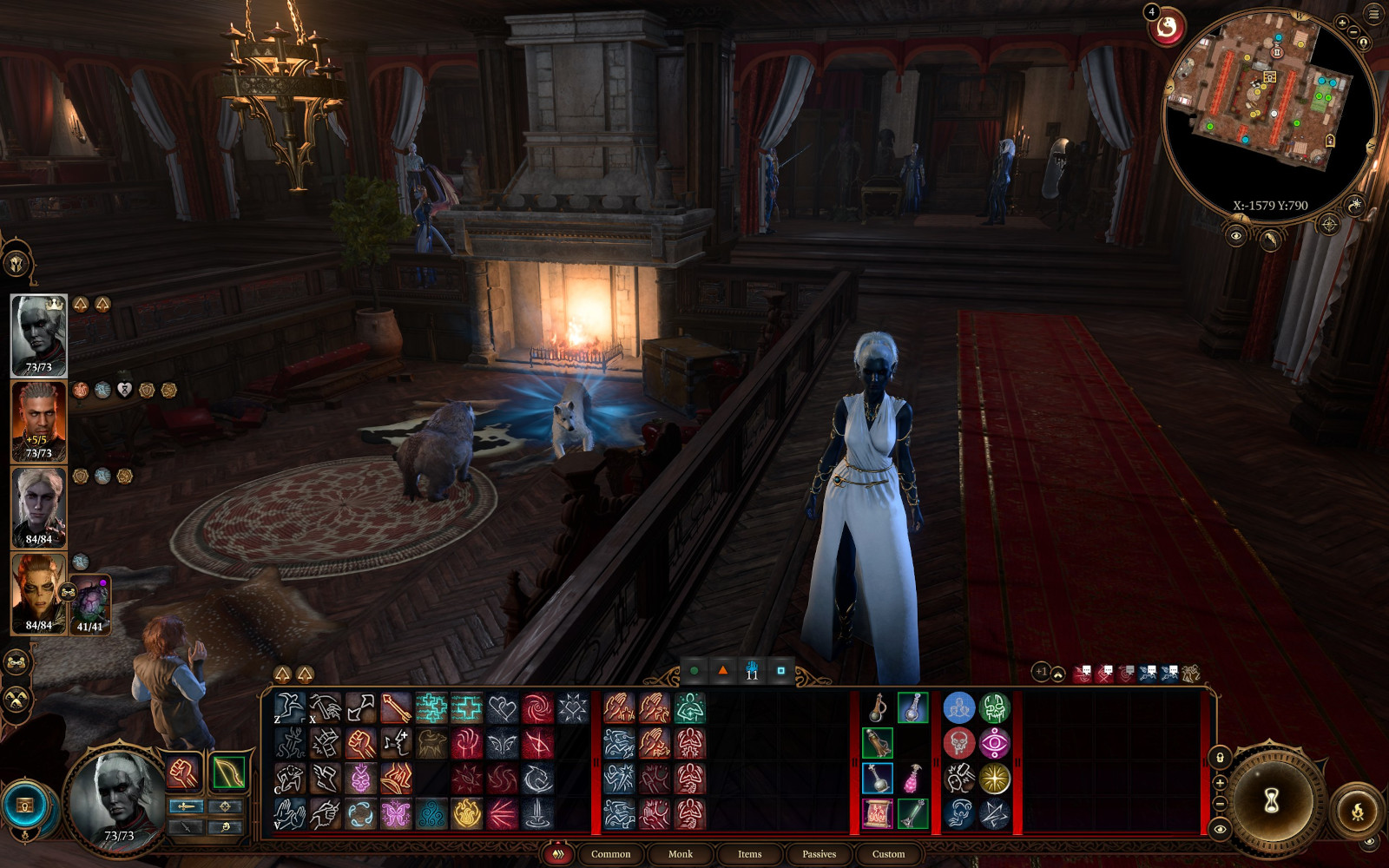Show the Items hotbar tab
This screenshot has width=1389, height=868.
749,854
